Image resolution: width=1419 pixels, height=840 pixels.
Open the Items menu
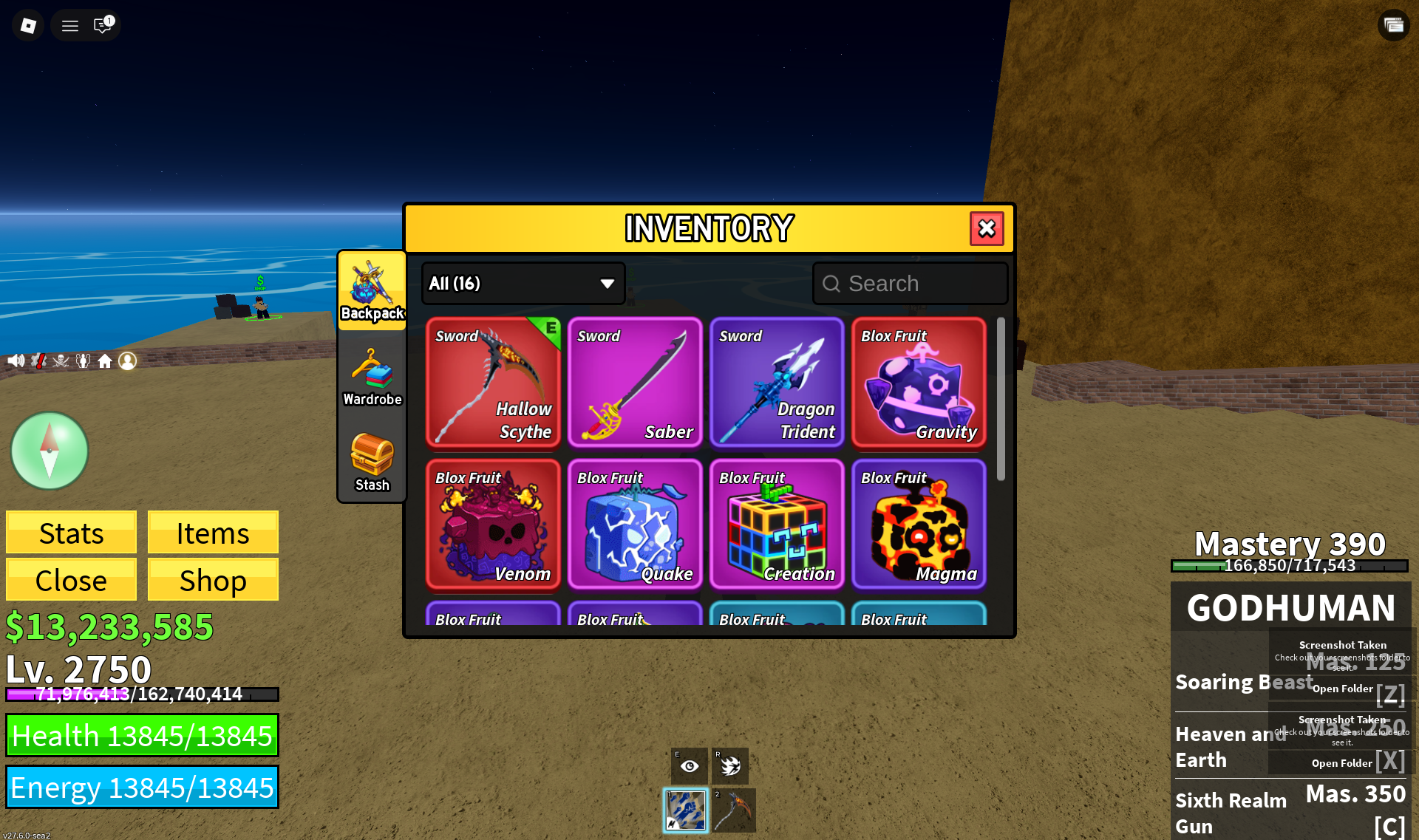tap(213, 533)
